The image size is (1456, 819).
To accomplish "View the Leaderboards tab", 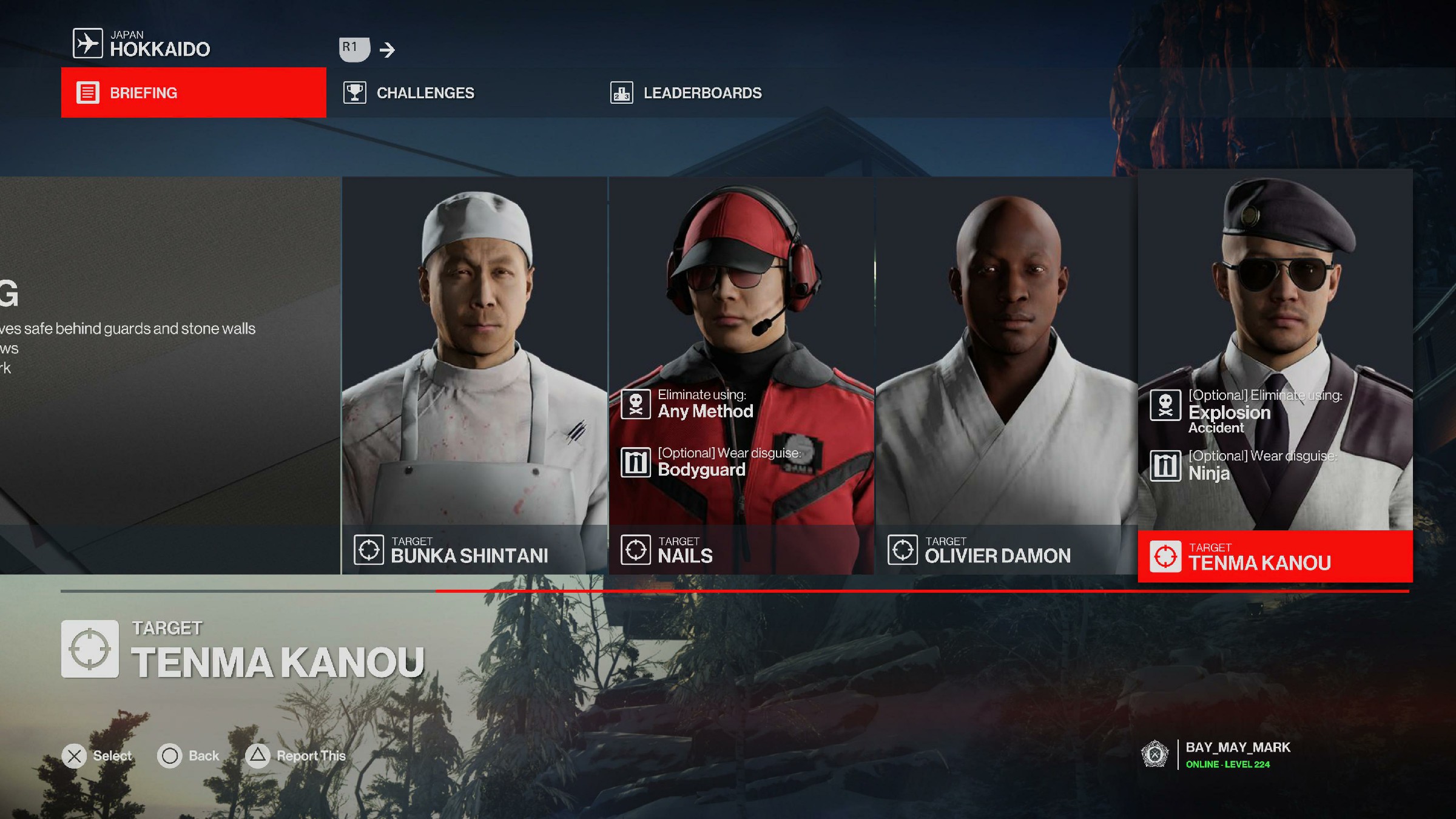I will (x=702, y=93).
